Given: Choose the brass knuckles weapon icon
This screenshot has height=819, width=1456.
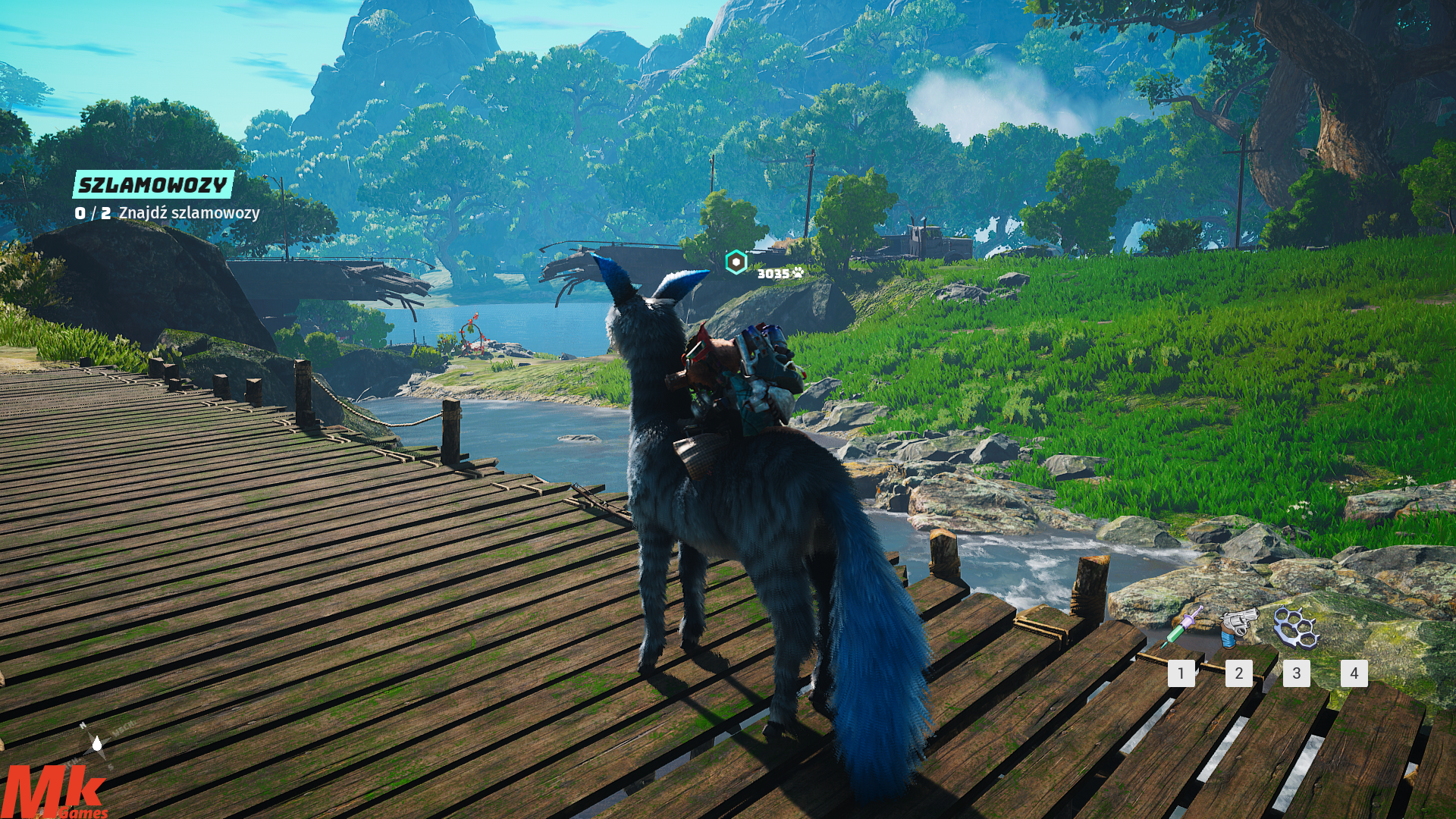Looking at the screenshot, I should click(1296, 627).
